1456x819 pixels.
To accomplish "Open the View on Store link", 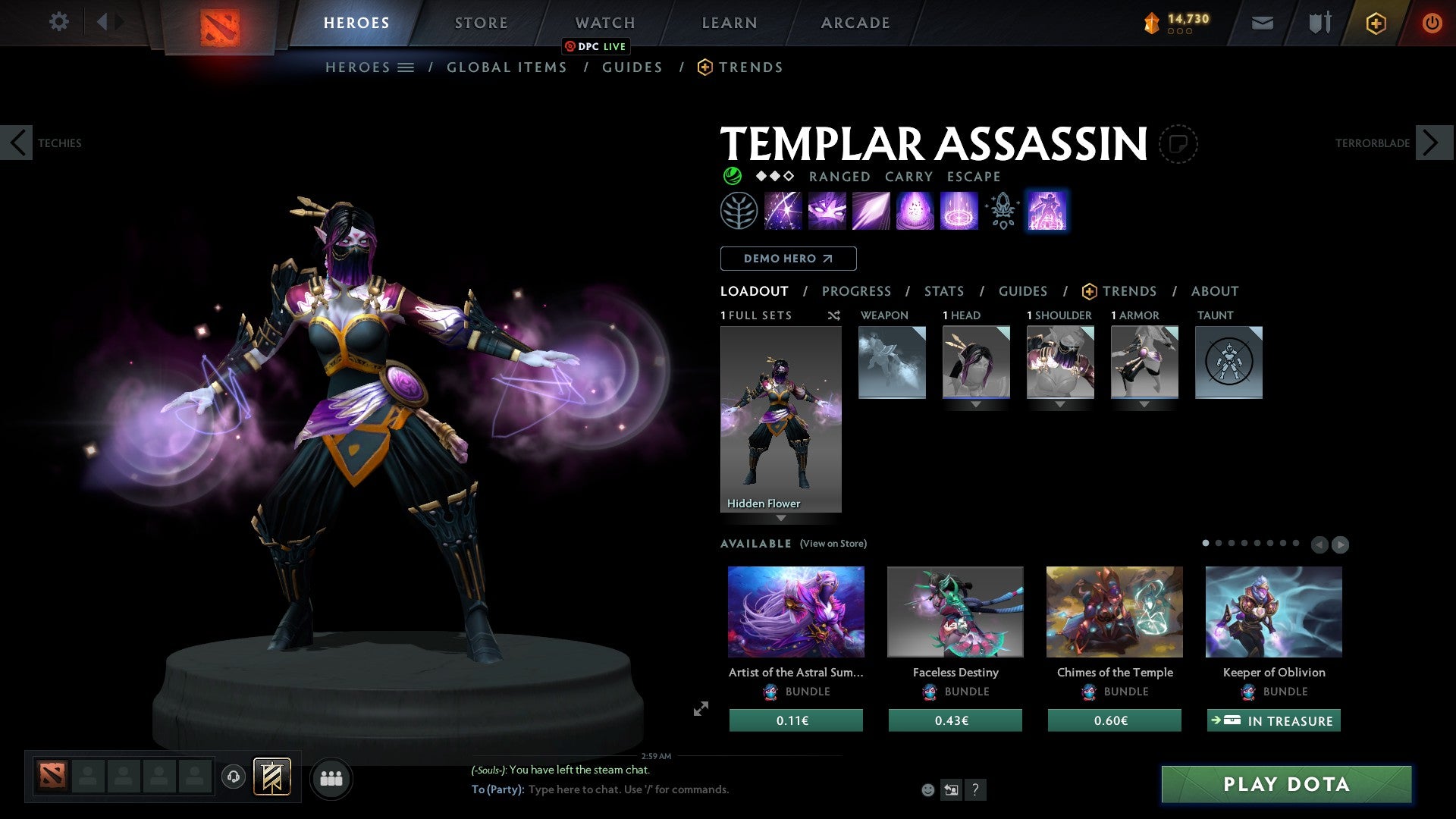I will point(833,544).
